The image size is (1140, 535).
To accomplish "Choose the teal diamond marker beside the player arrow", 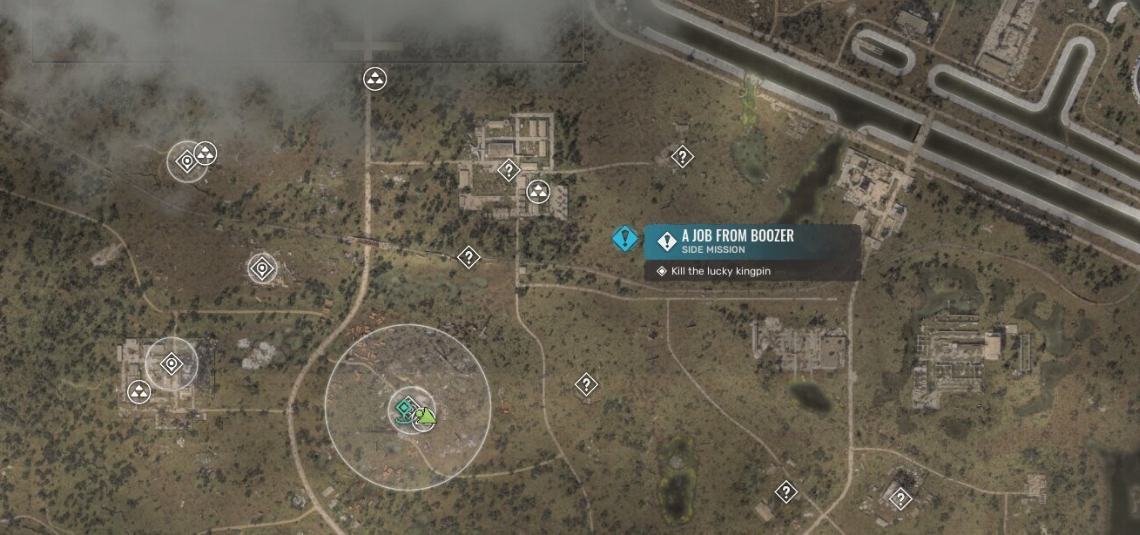I will 404,408.
